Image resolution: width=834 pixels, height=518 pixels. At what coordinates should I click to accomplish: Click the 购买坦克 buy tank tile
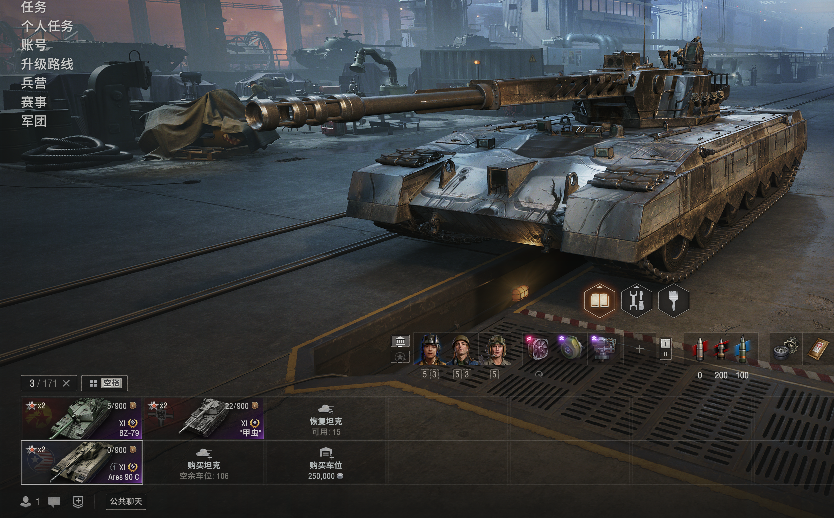pos(204,463)
